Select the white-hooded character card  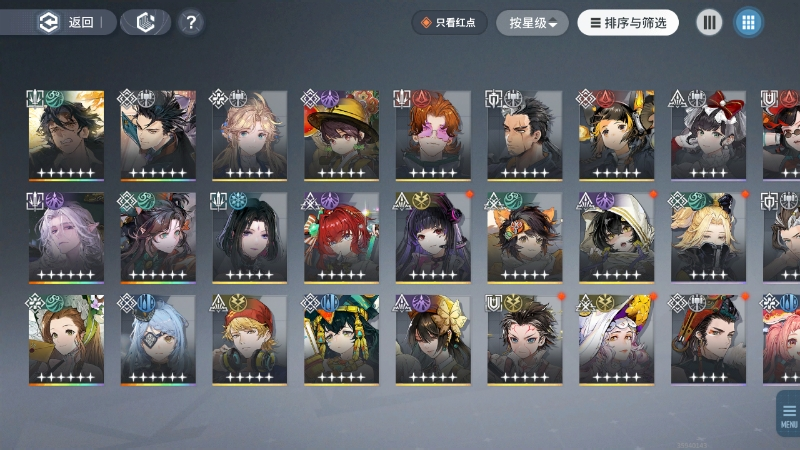618,237
